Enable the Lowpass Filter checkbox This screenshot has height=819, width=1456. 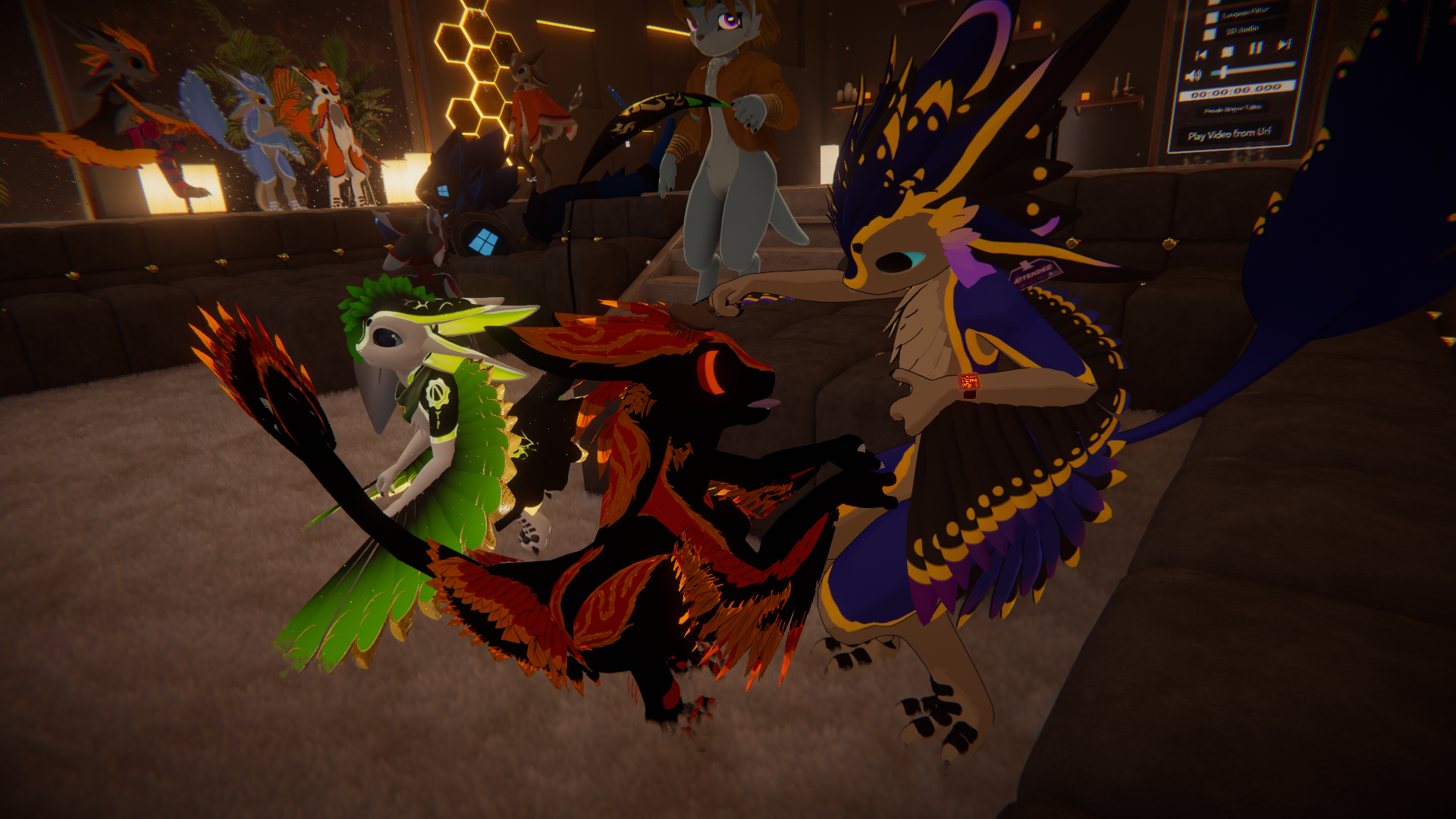(x=1212, y=17)
